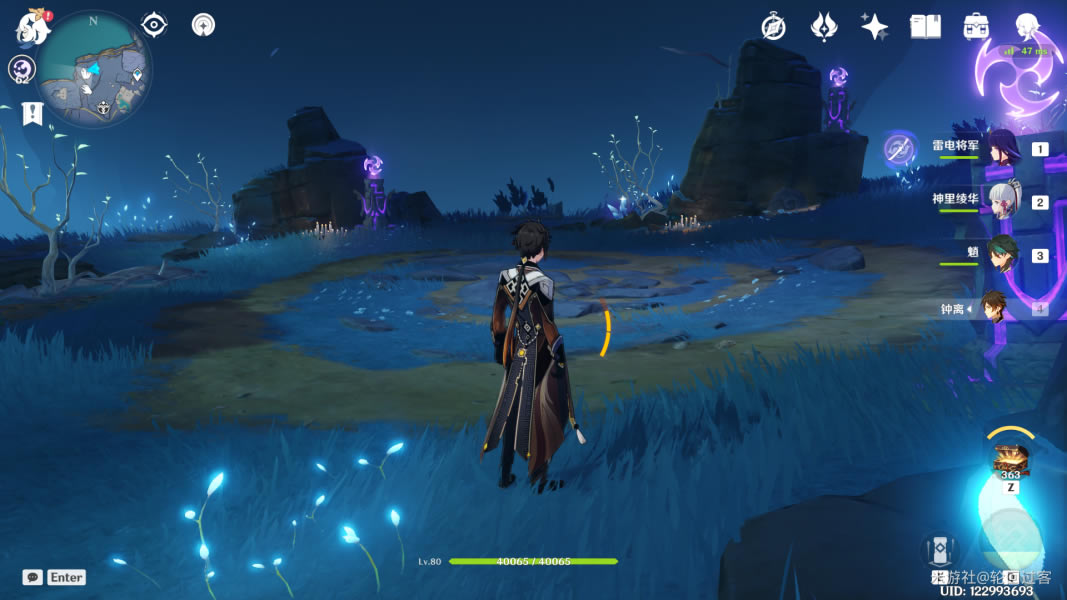Open the chat speech bubble
Screen dimensions: 1067x600
(33, 577)
